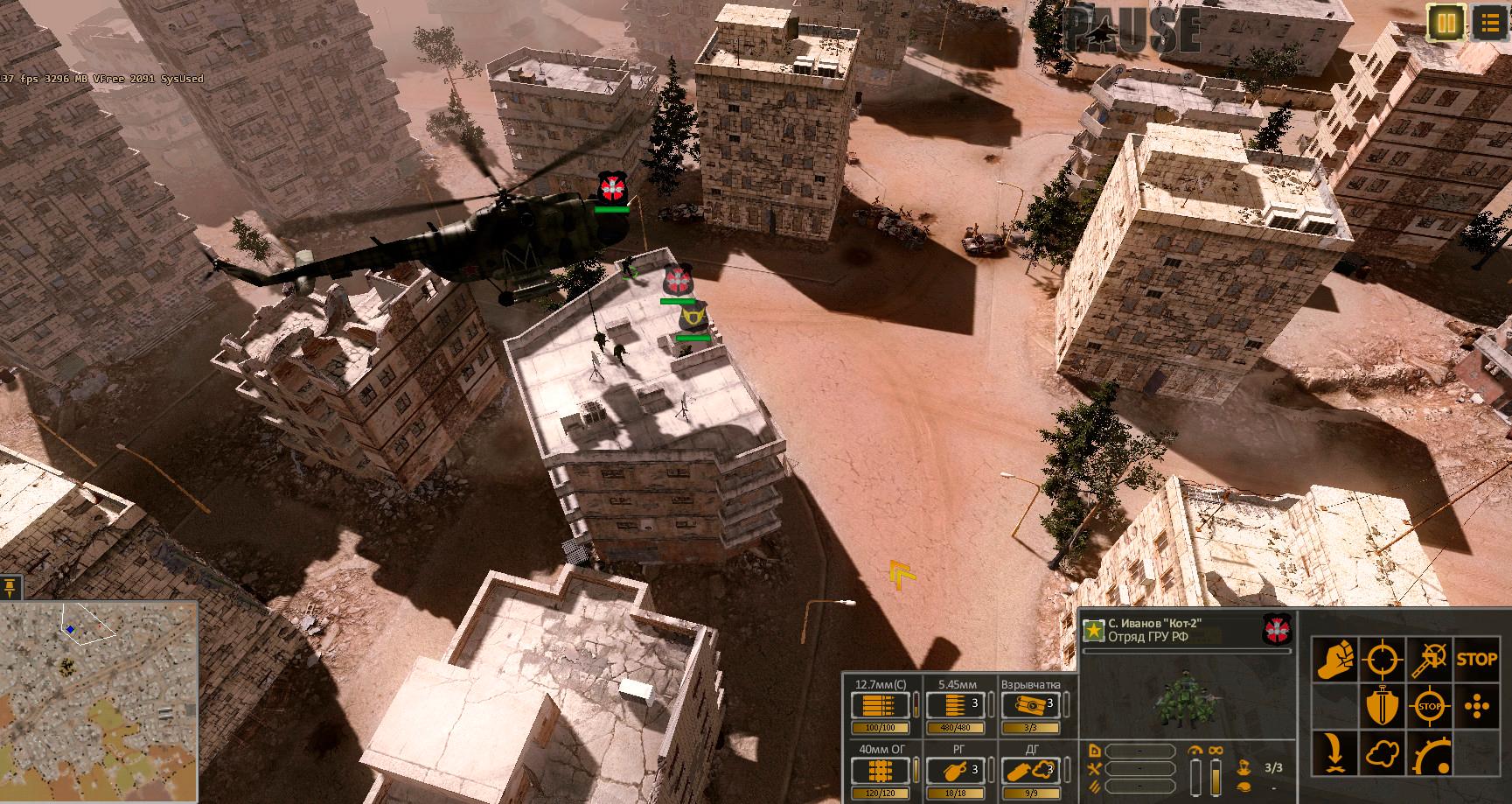The width and height of the screenshot is (1512, 804).
Task: Select the crosshair Attack command icon
Action: click(x=1383, y=659)
